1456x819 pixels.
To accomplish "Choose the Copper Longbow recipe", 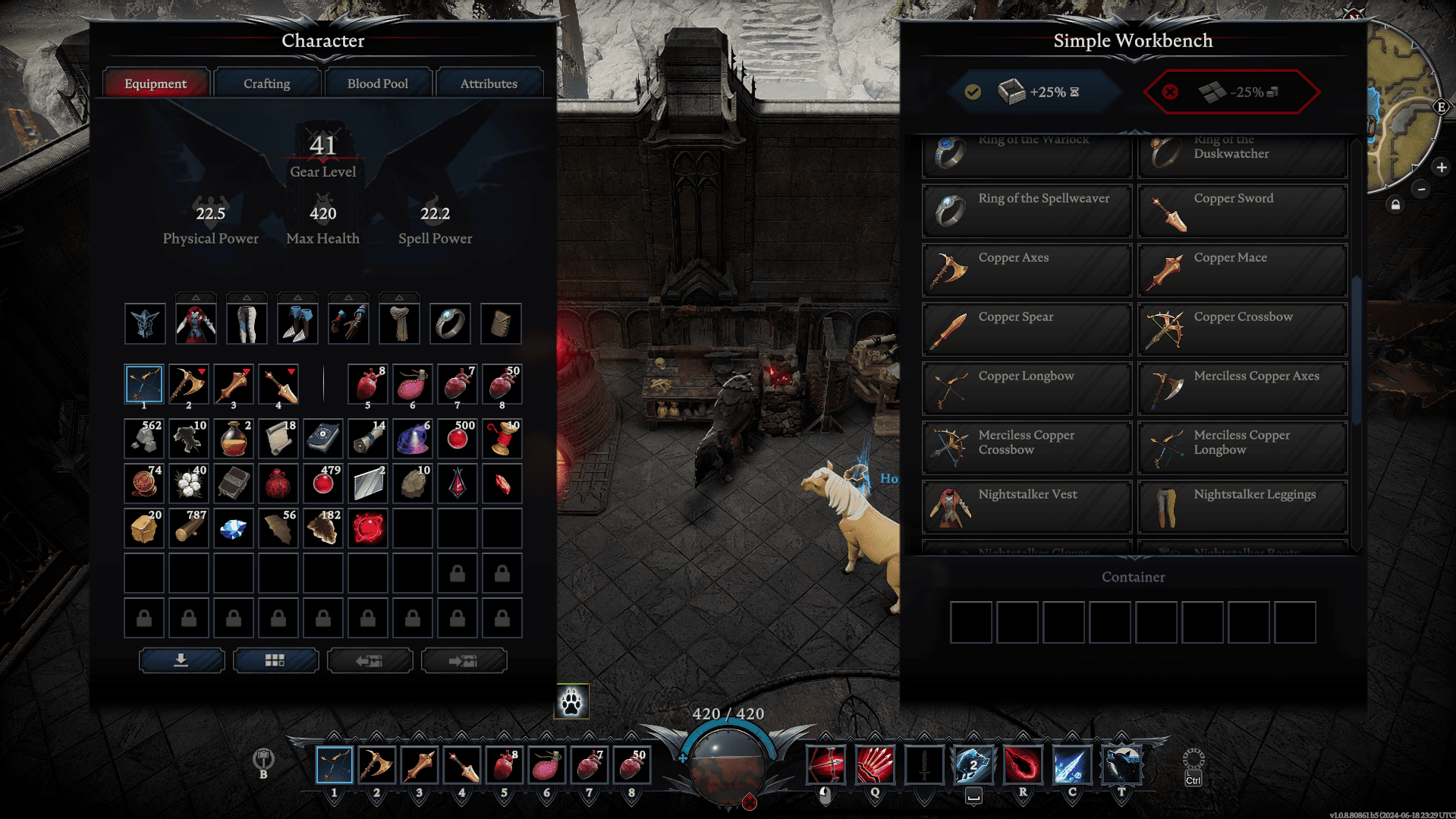I will [x=1027, y=389].
